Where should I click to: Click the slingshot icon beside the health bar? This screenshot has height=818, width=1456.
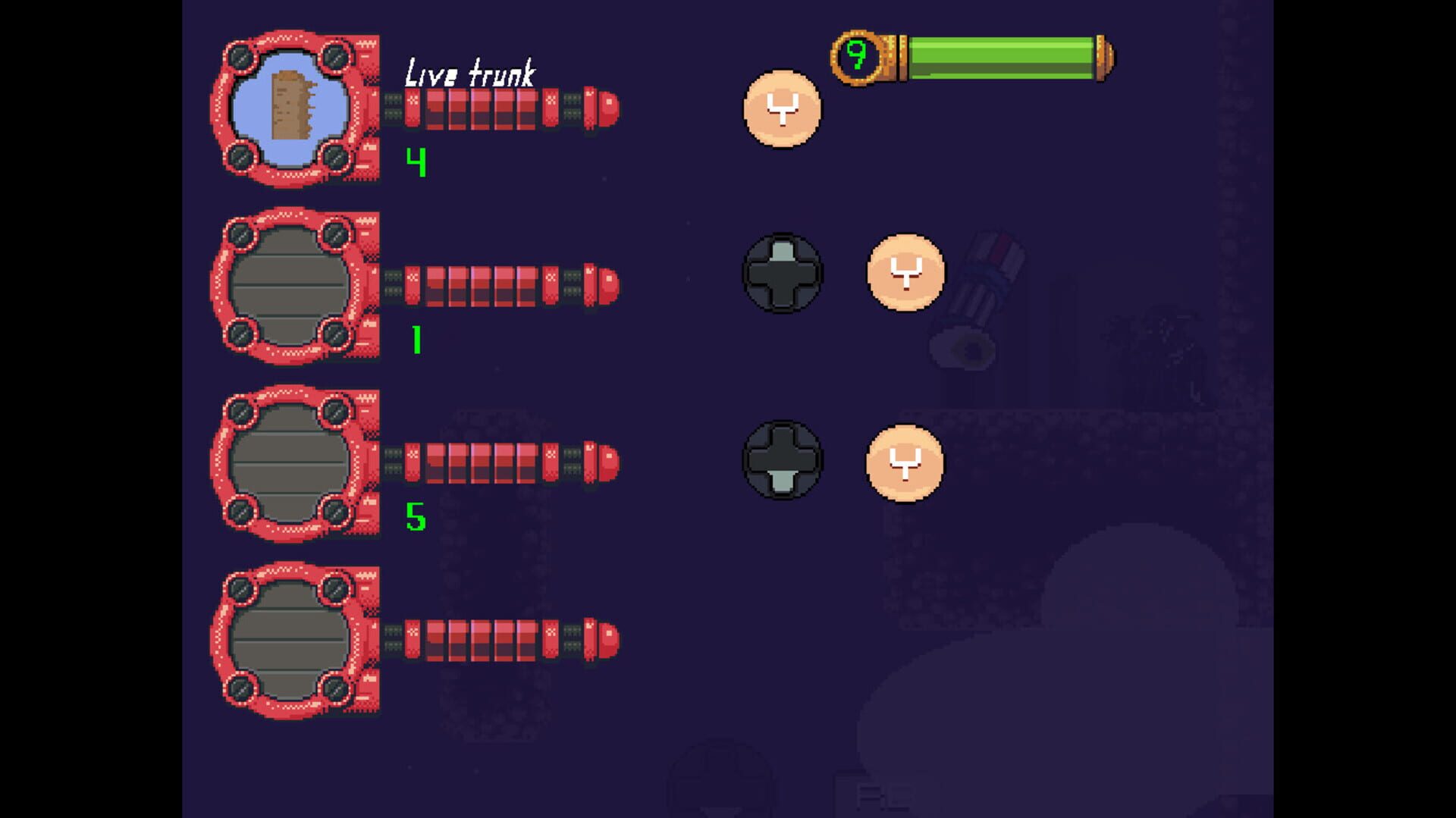[783, 110]
